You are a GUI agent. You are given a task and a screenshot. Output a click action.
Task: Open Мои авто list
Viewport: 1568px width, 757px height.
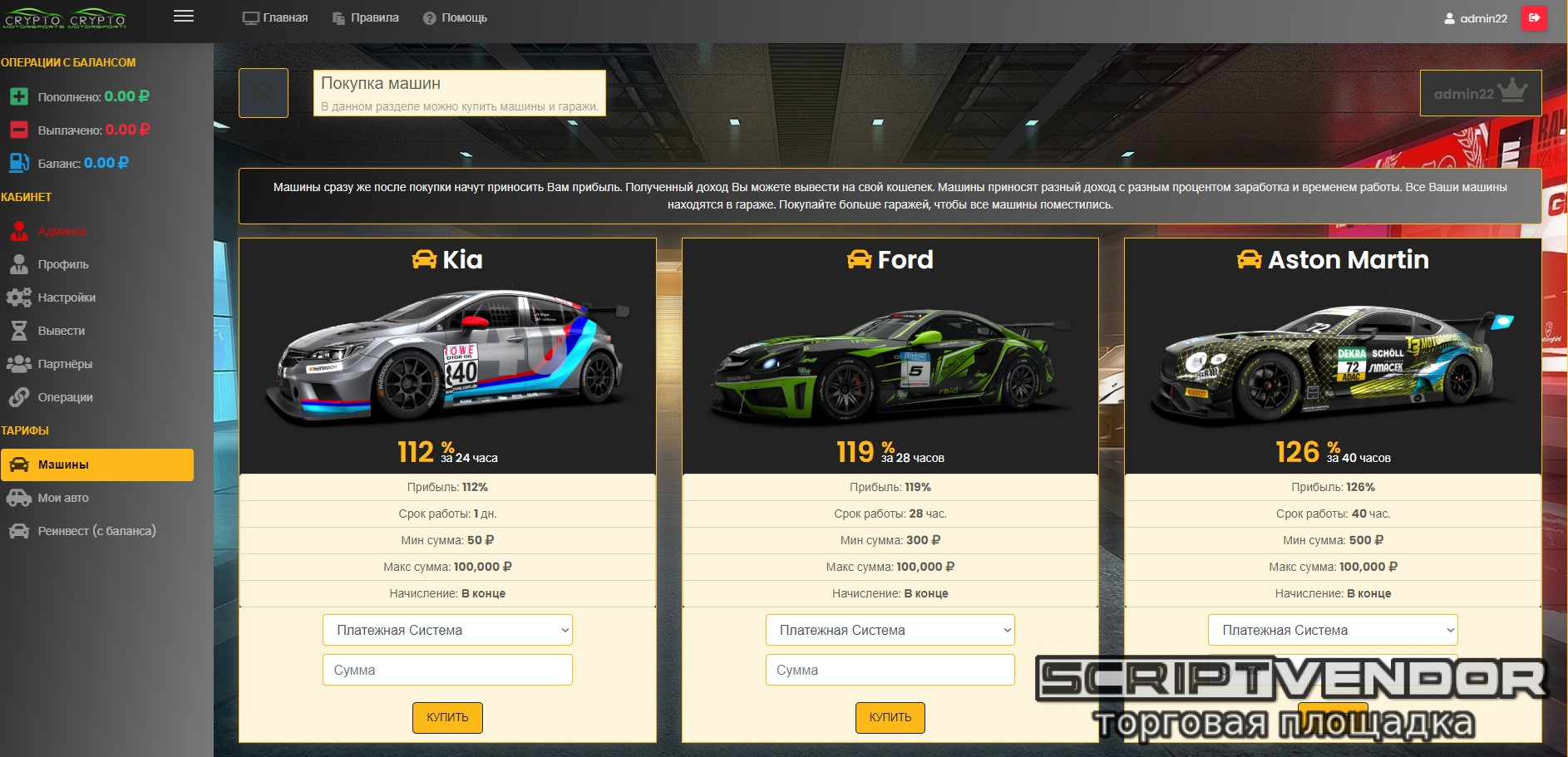[63, 498]
